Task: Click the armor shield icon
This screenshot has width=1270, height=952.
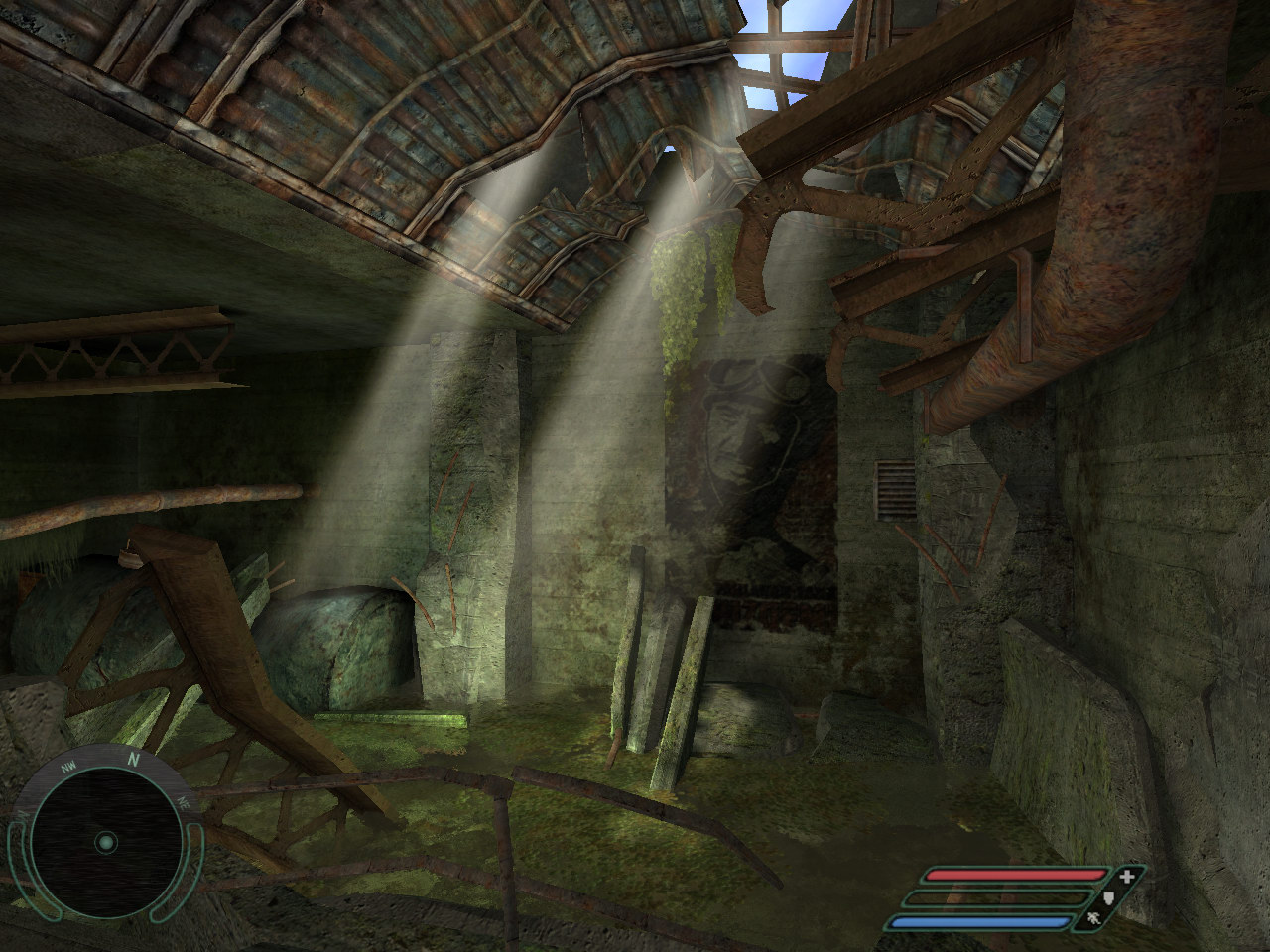Action: pos(1111,899)
